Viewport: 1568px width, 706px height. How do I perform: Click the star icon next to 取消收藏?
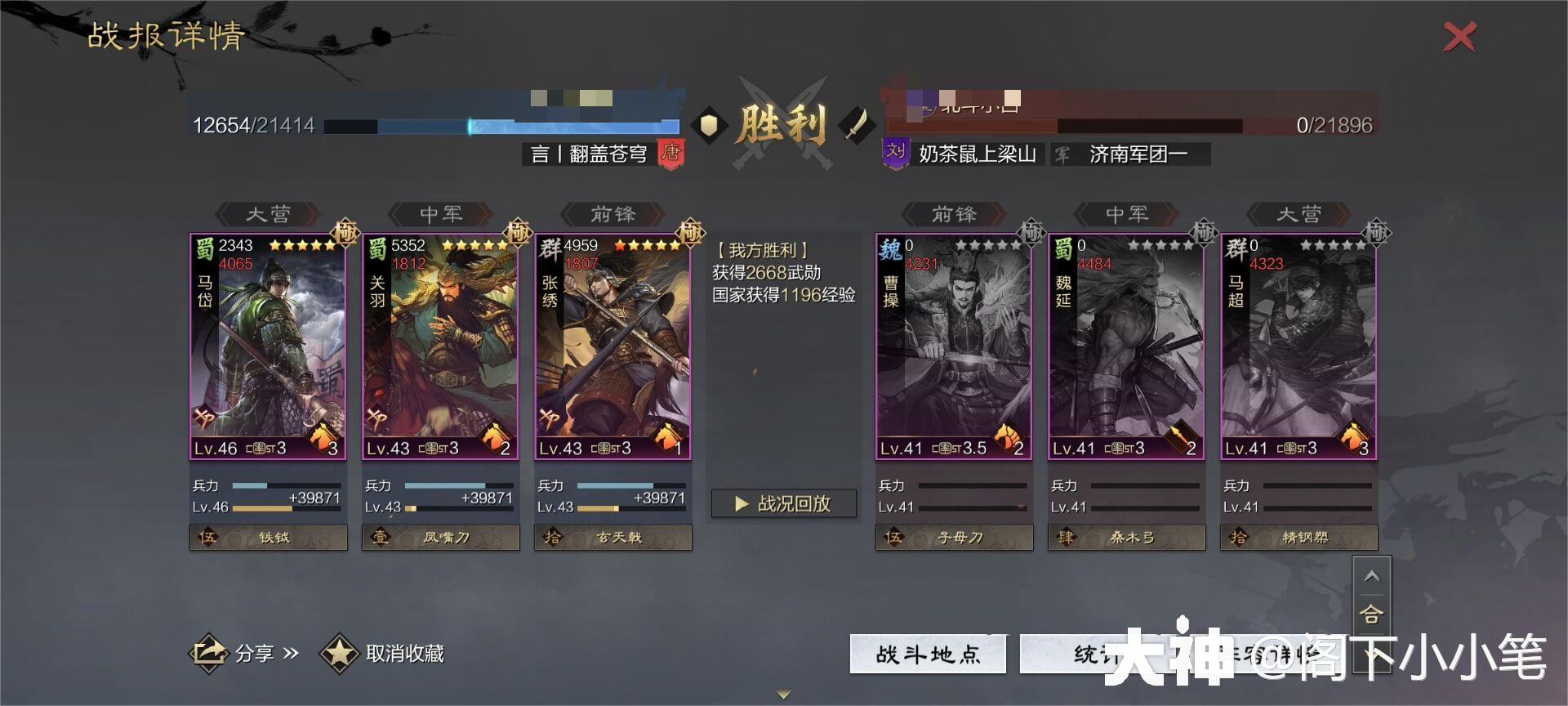[x=341, y=654]
